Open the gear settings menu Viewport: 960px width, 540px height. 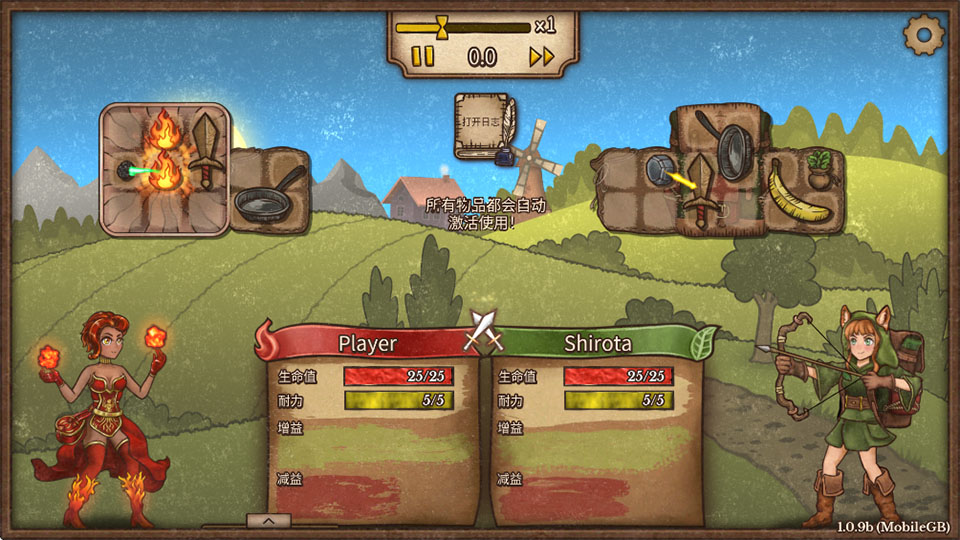tap(923, 36)
